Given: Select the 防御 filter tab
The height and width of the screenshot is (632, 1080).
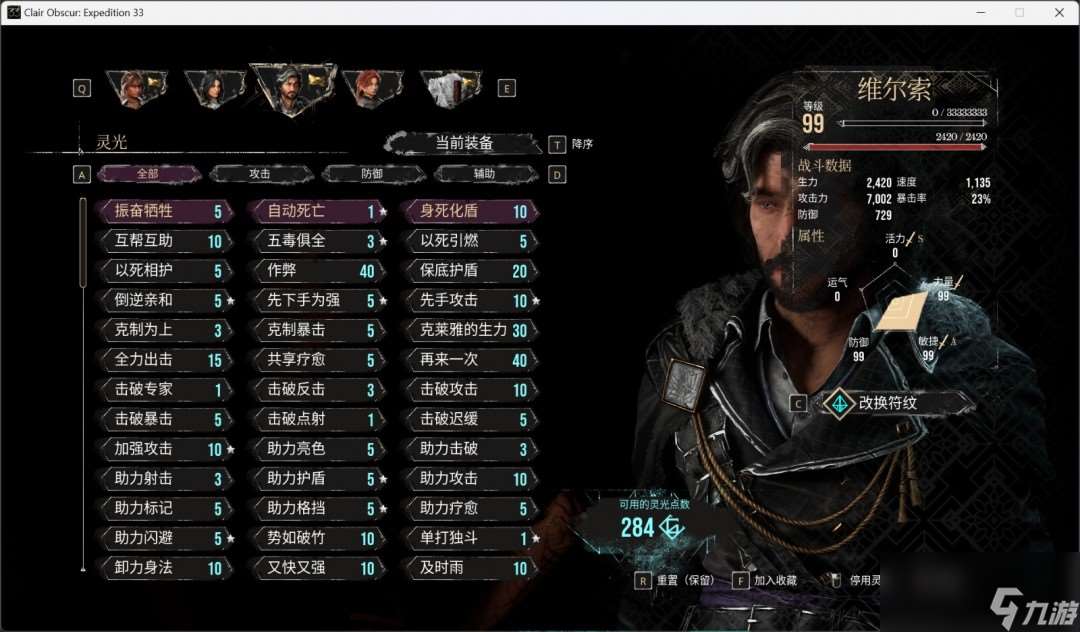Looking at the screenshot, I should click(372, 174).
